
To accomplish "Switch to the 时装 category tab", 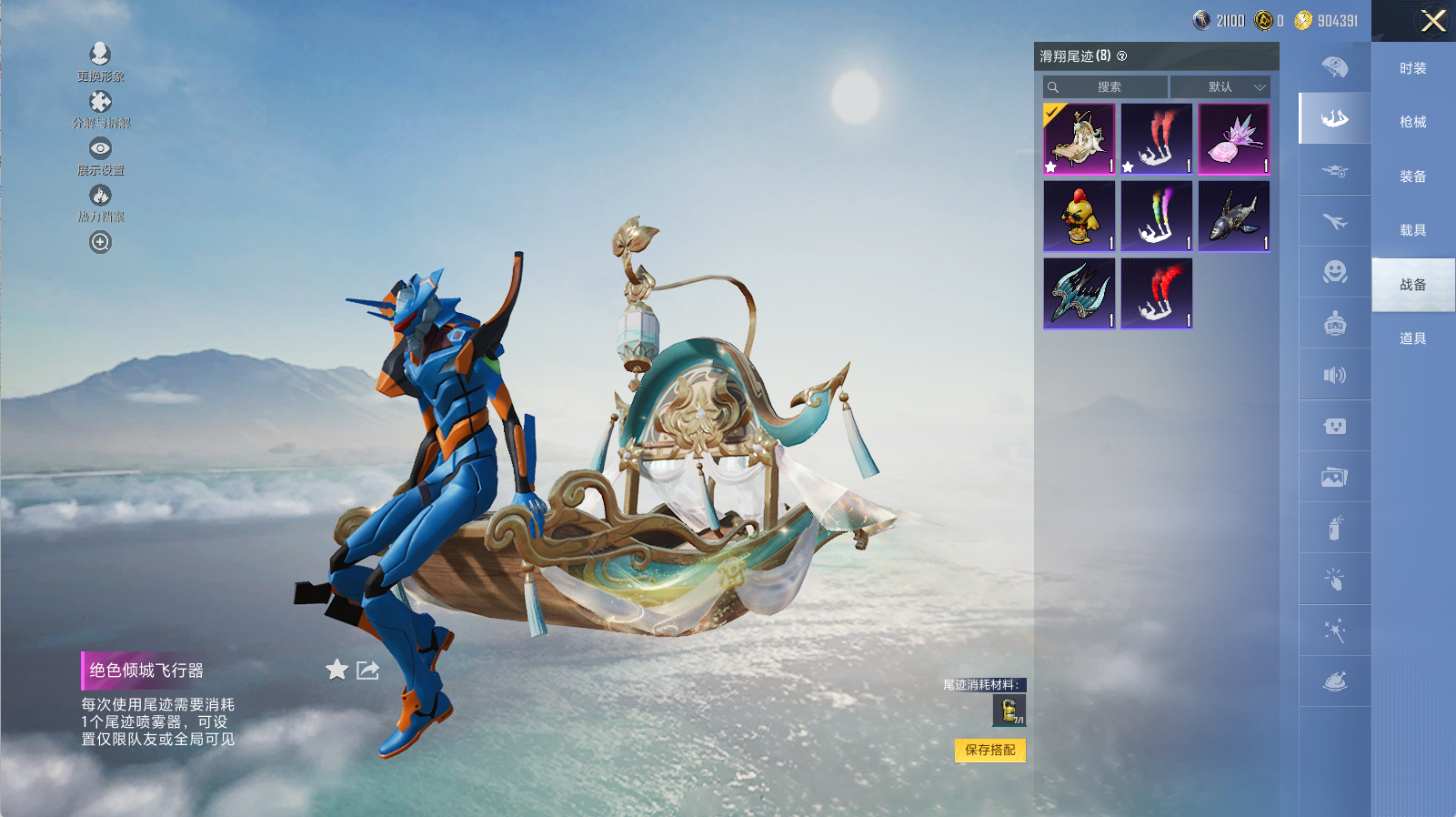I will (x=1412, y=68).
